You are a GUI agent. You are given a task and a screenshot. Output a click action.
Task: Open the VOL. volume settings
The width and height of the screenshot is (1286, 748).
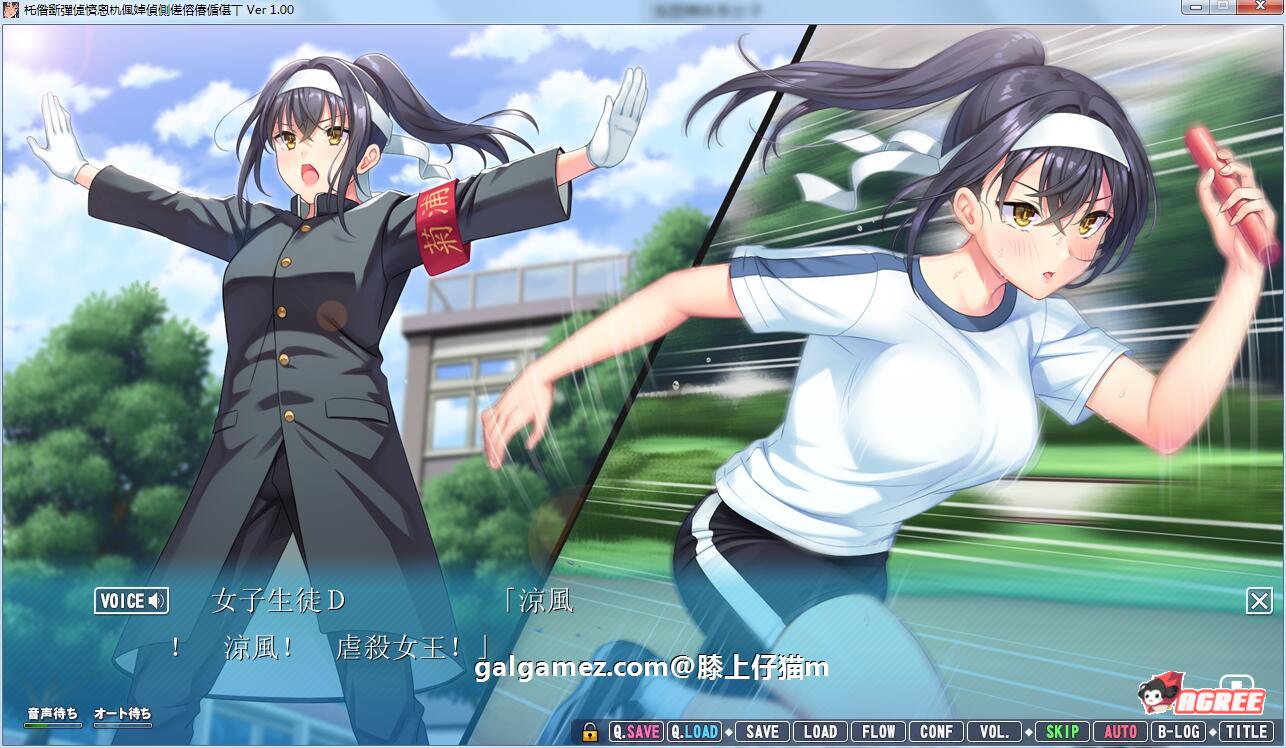(x=993, y=731)
